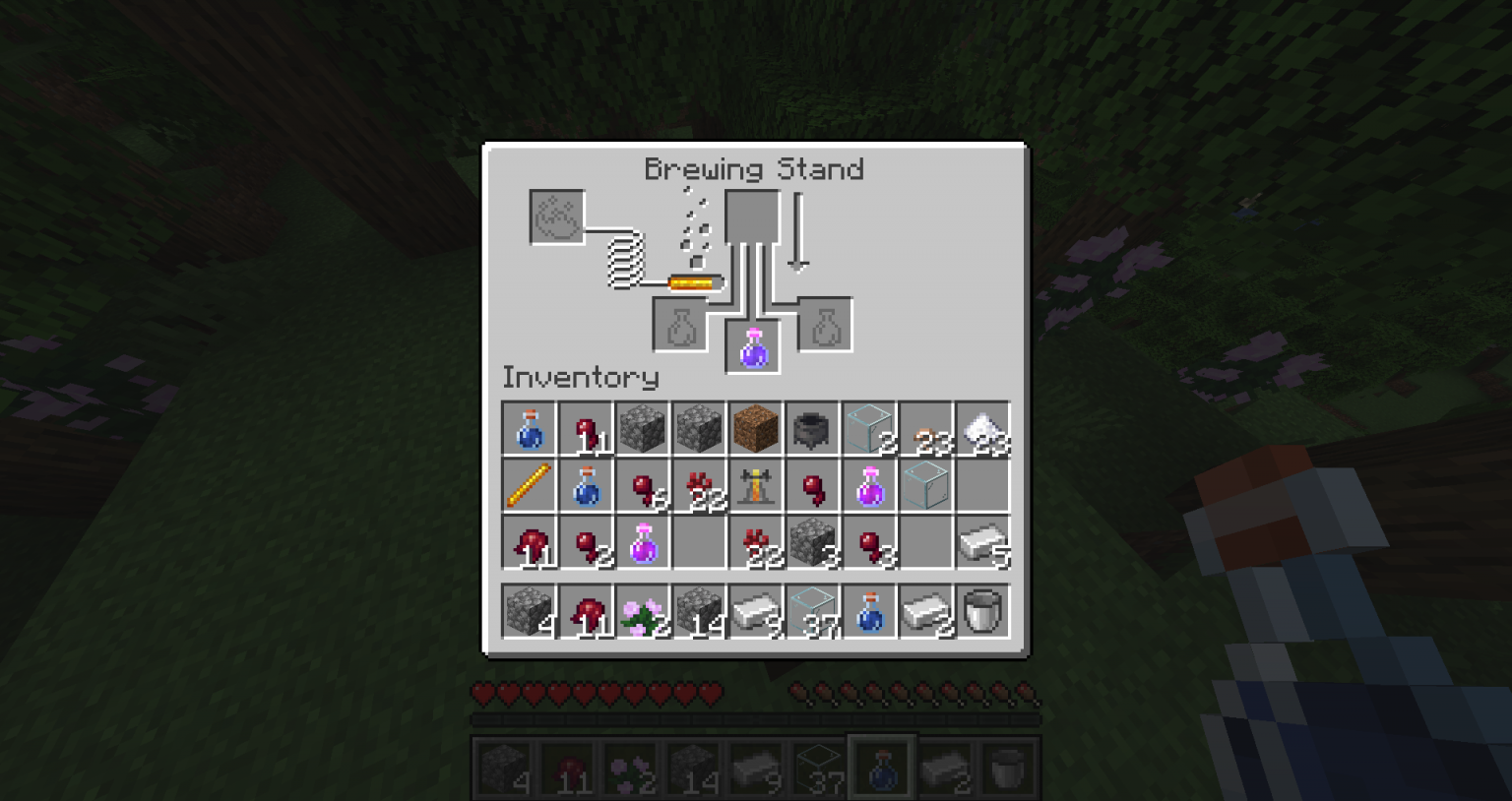Pick up the spider eye stack of 23
Viewport: 1512px width, 801px height.
coord(927,428)
